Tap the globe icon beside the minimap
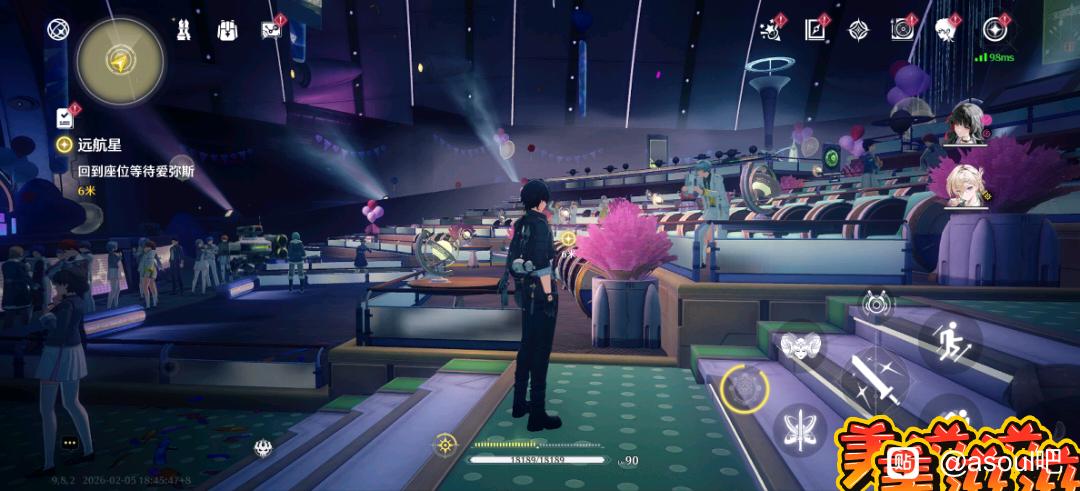This screenshot has width=1080, height=491. [57, 28]
